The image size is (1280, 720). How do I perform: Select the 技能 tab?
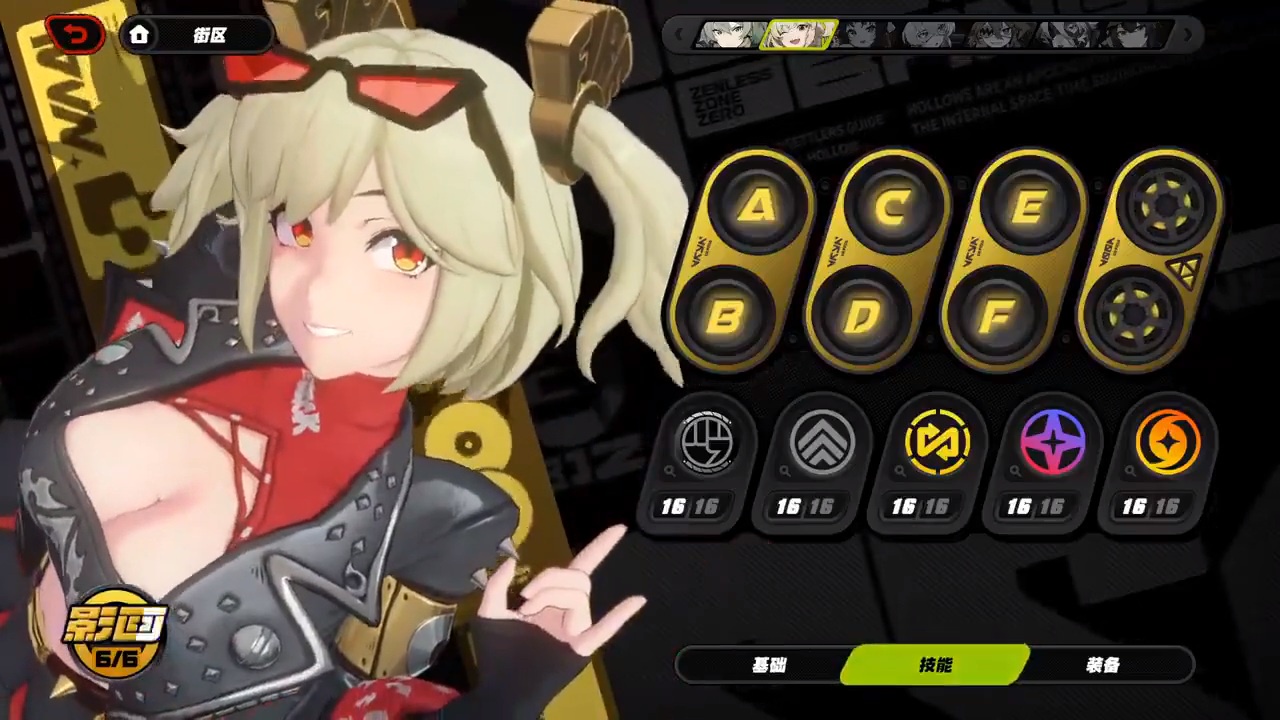[936, 665]
